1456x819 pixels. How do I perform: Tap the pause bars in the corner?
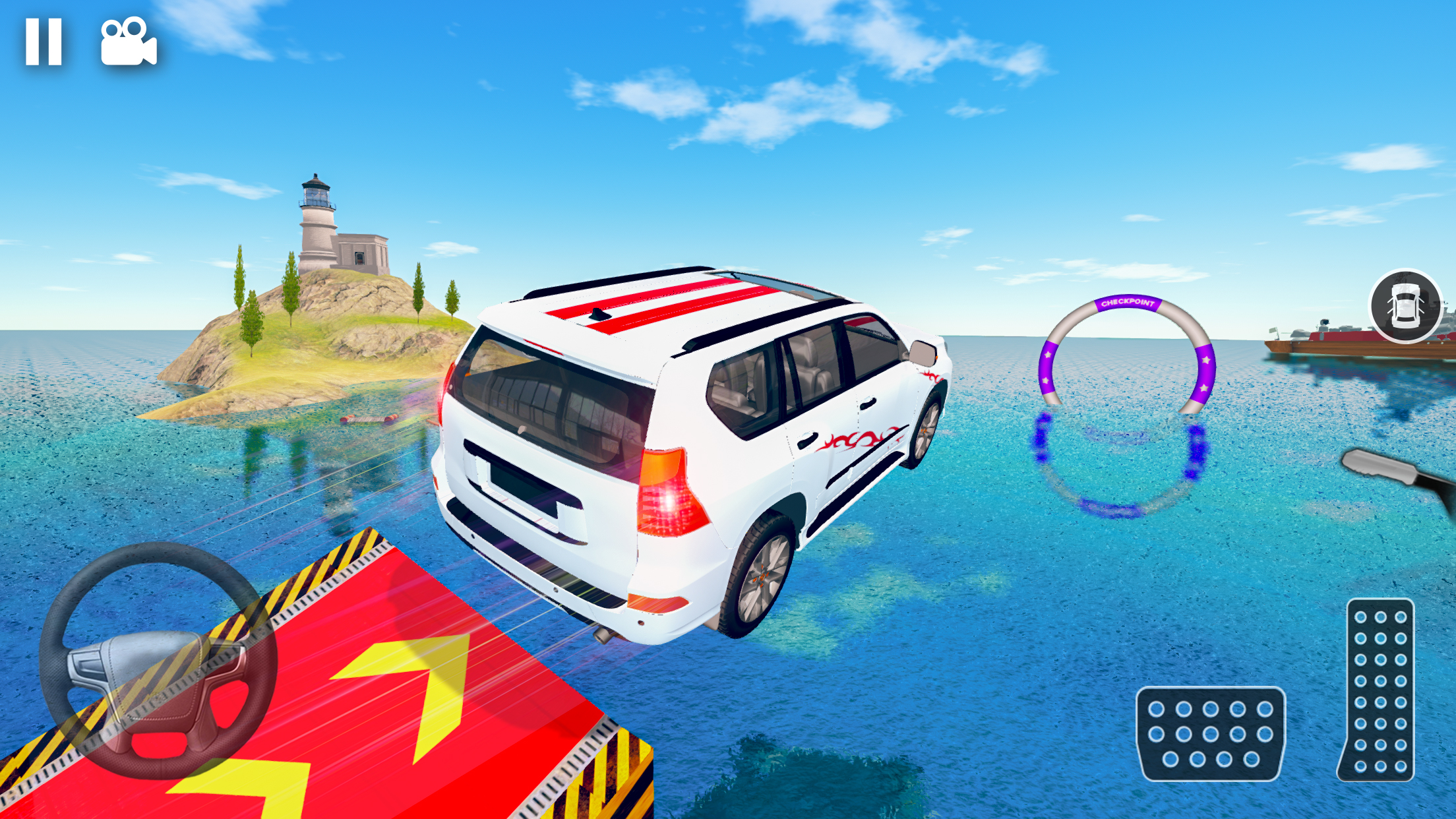[44, 41]
